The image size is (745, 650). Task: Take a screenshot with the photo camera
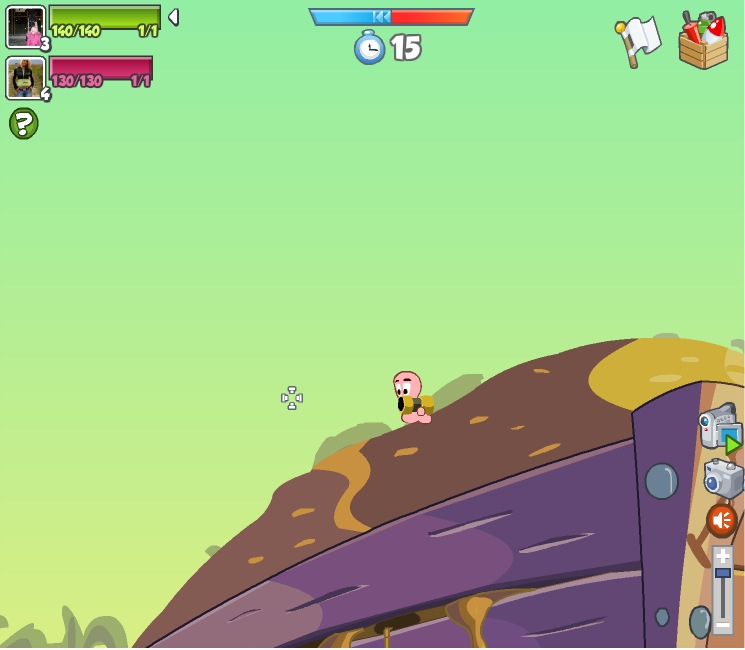pyautogui.click(x=723, y=478)
